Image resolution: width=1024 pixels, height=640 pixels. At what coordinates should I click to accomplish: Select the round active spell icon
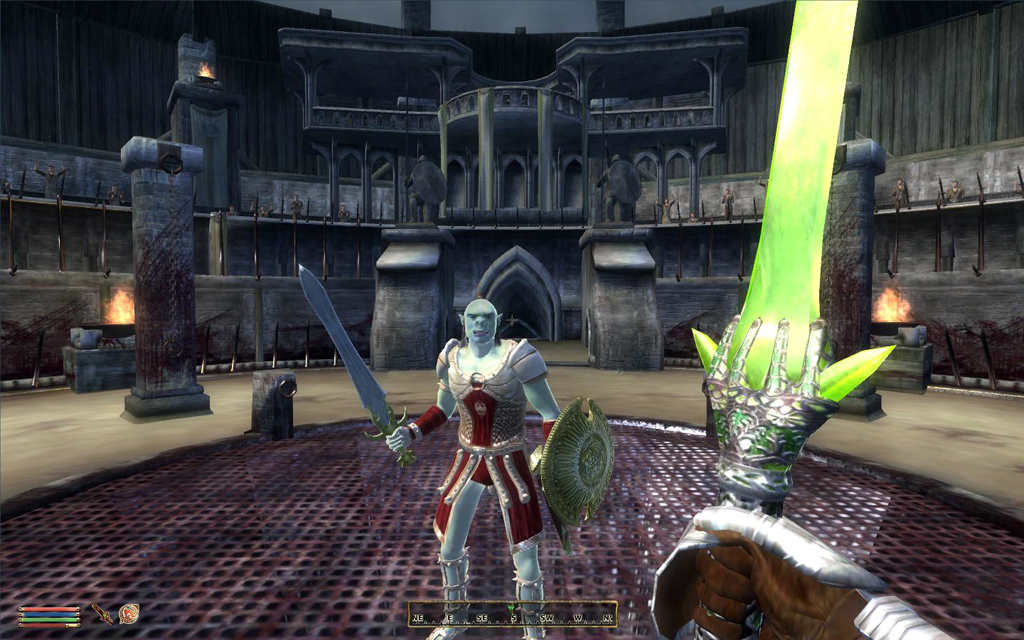[x=128, y=613]
